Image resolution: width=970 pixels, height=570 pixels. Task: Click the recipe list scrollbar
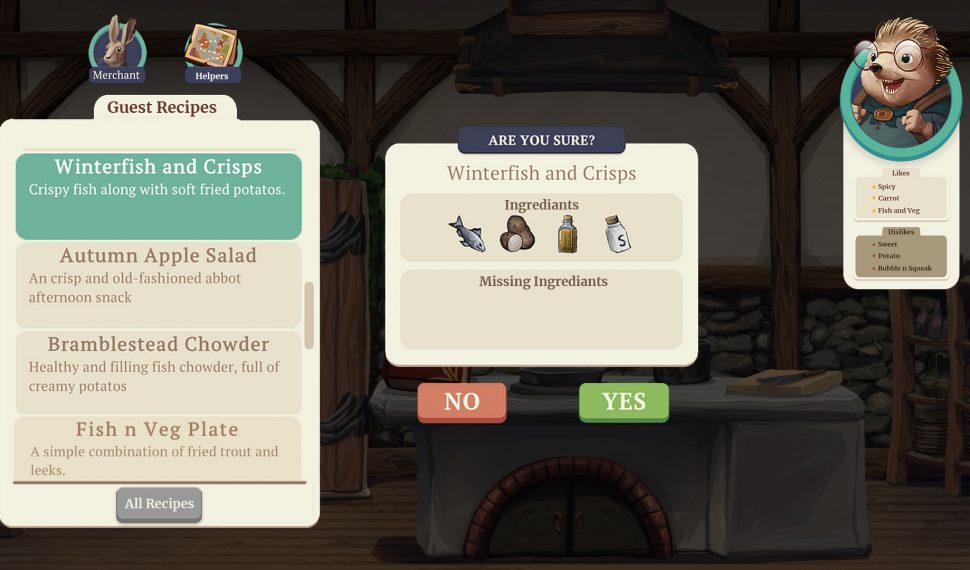309,315
